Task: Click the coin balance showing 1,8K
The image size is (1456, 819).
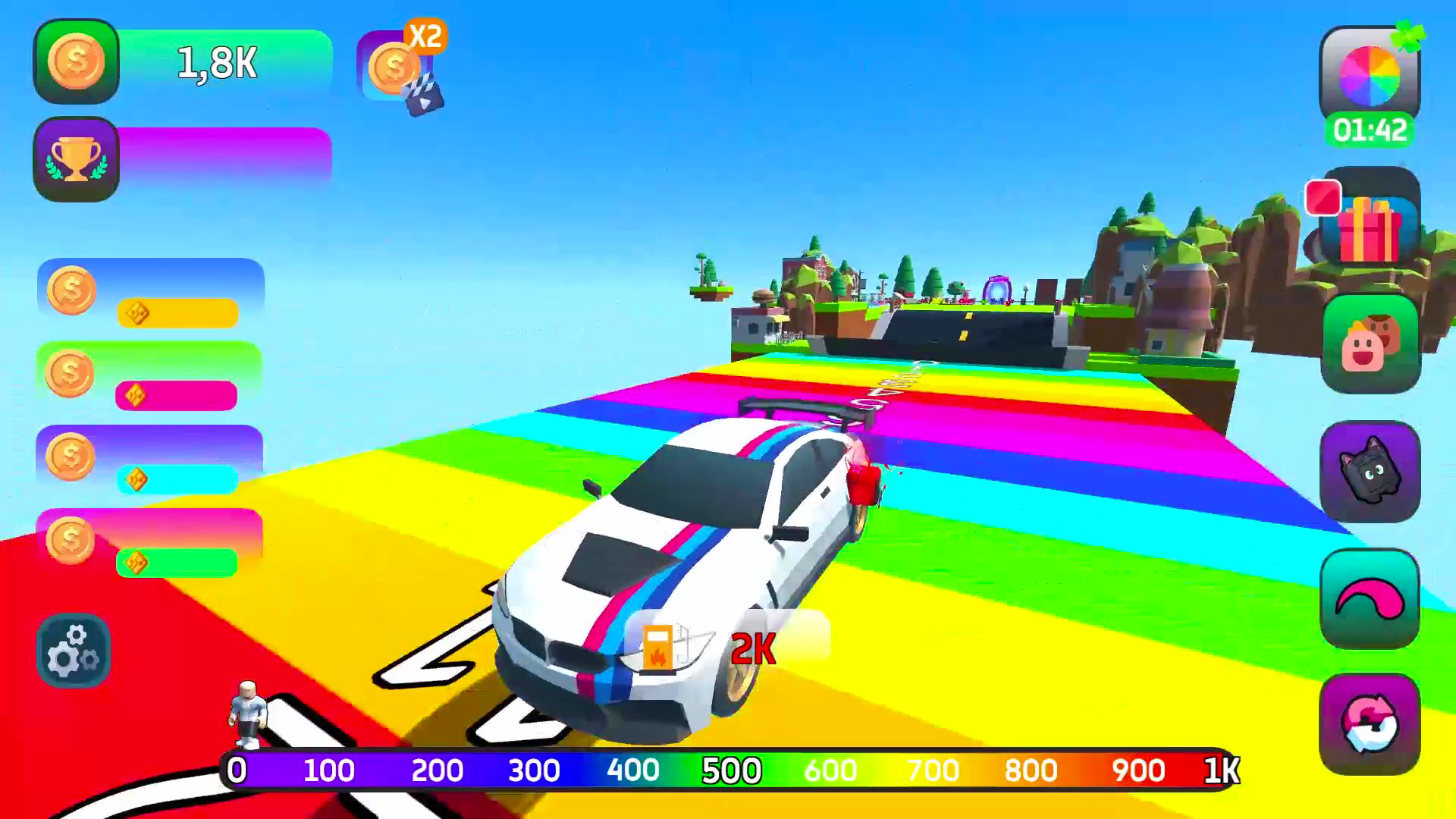Action: pyautogui.click(x=216, y=64)
